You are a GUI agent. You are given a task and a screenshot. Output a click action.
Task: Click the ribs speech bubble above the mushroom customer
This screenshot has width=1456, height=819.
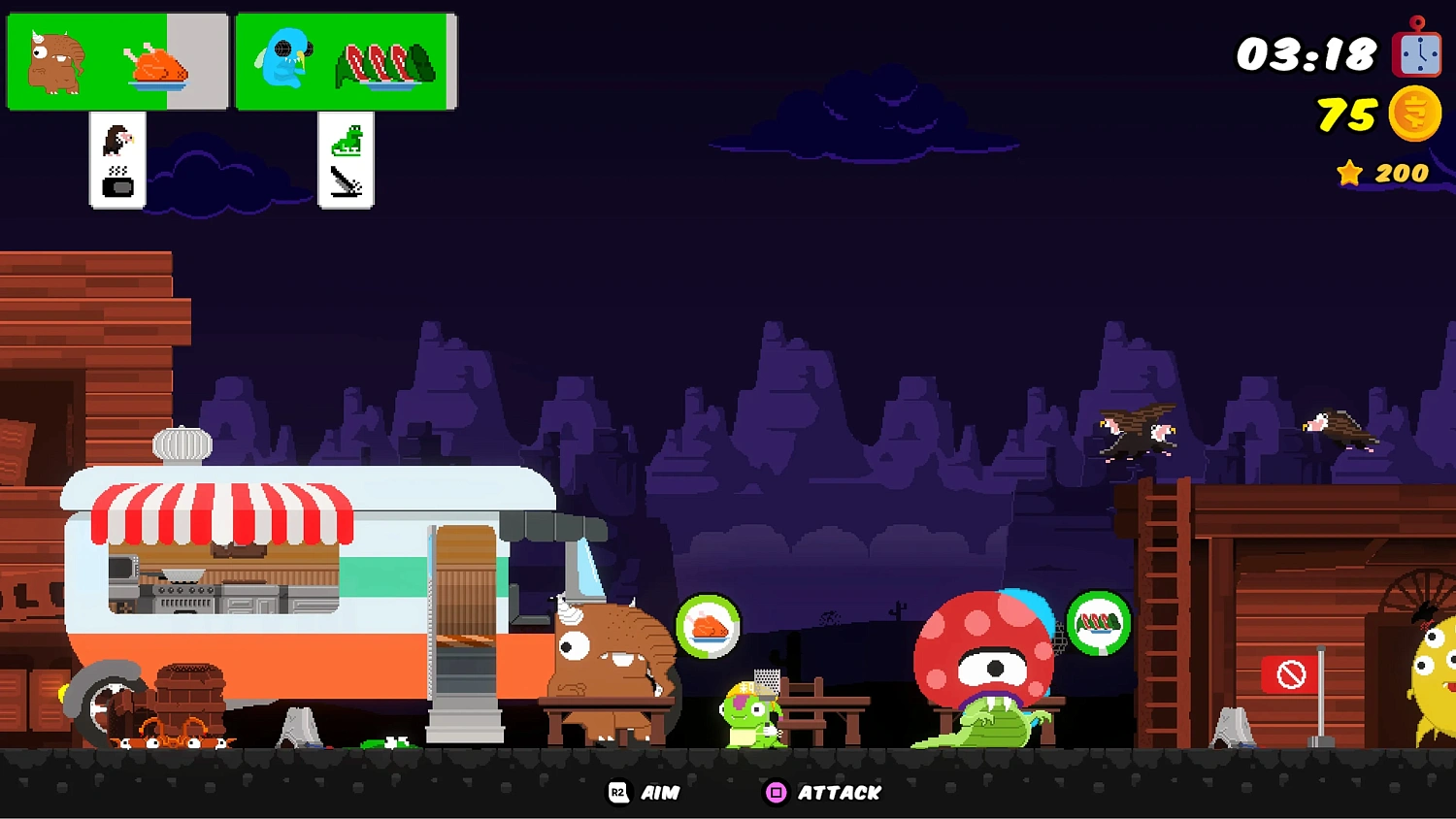pos(1098,624)
